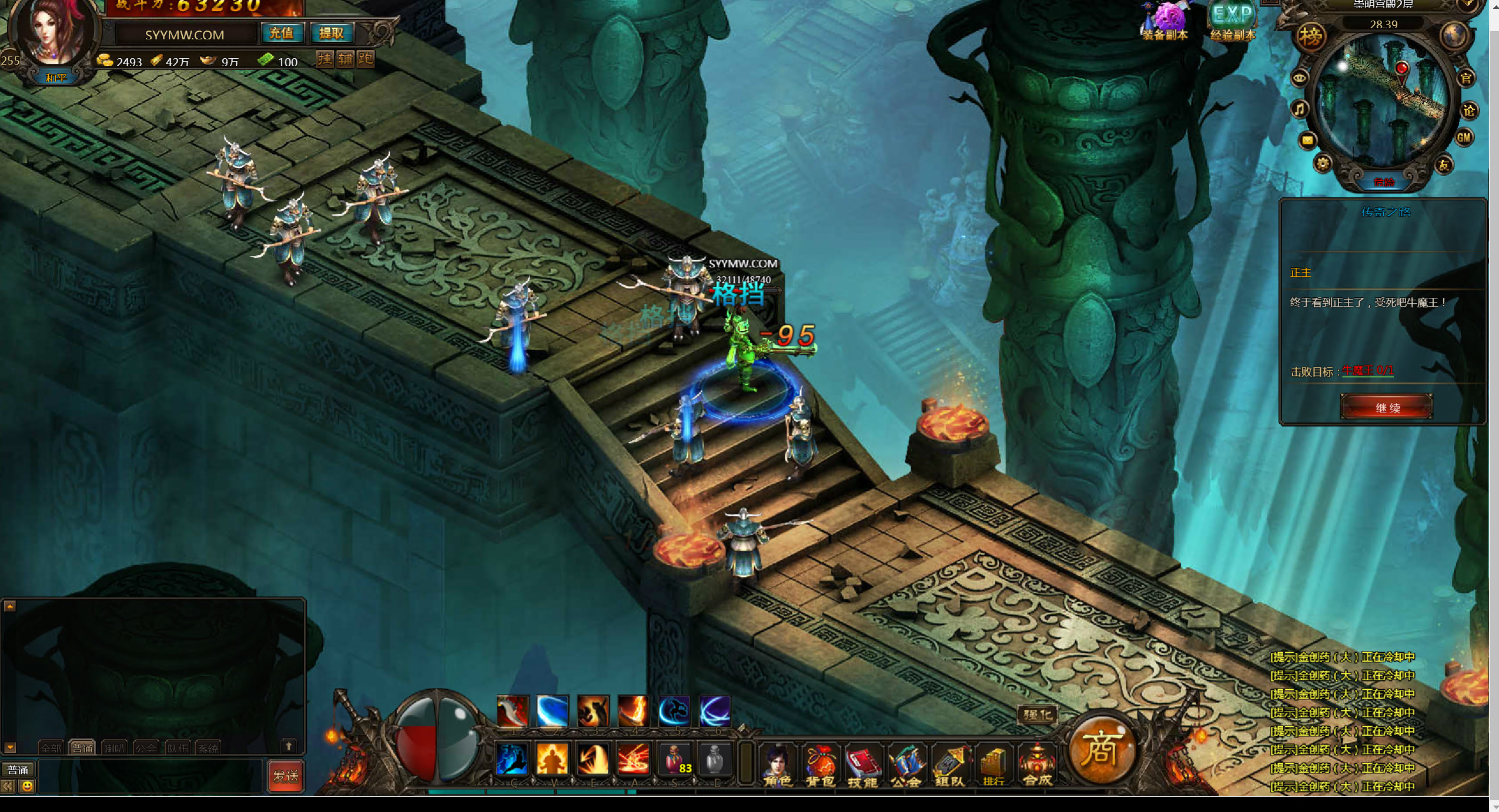Toggle the music note sound button
This screenshot has height=812, width=1499.
1300,109
